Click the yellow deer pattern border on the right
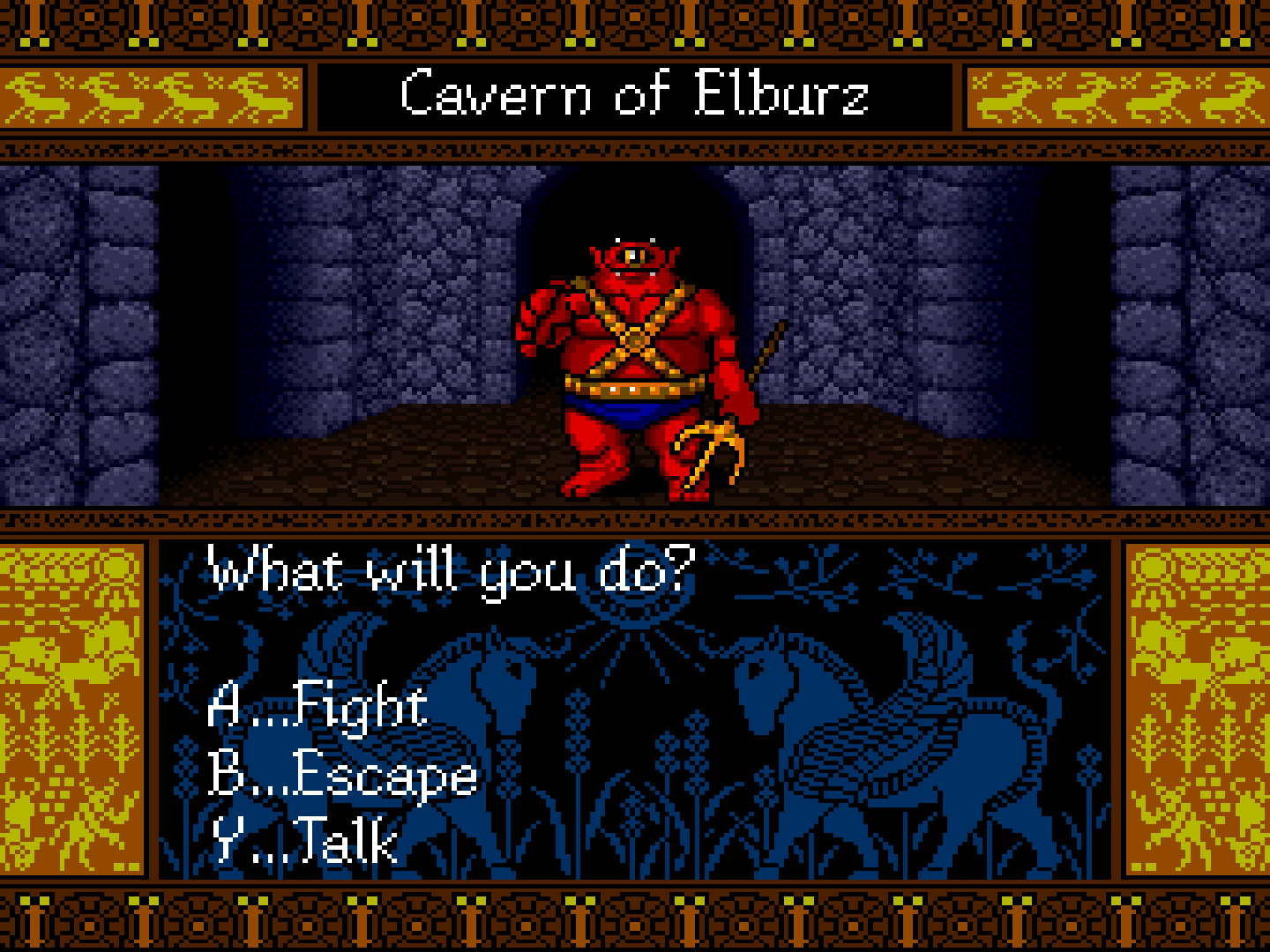This screenshot has width=1270, height=952. 1116,97
